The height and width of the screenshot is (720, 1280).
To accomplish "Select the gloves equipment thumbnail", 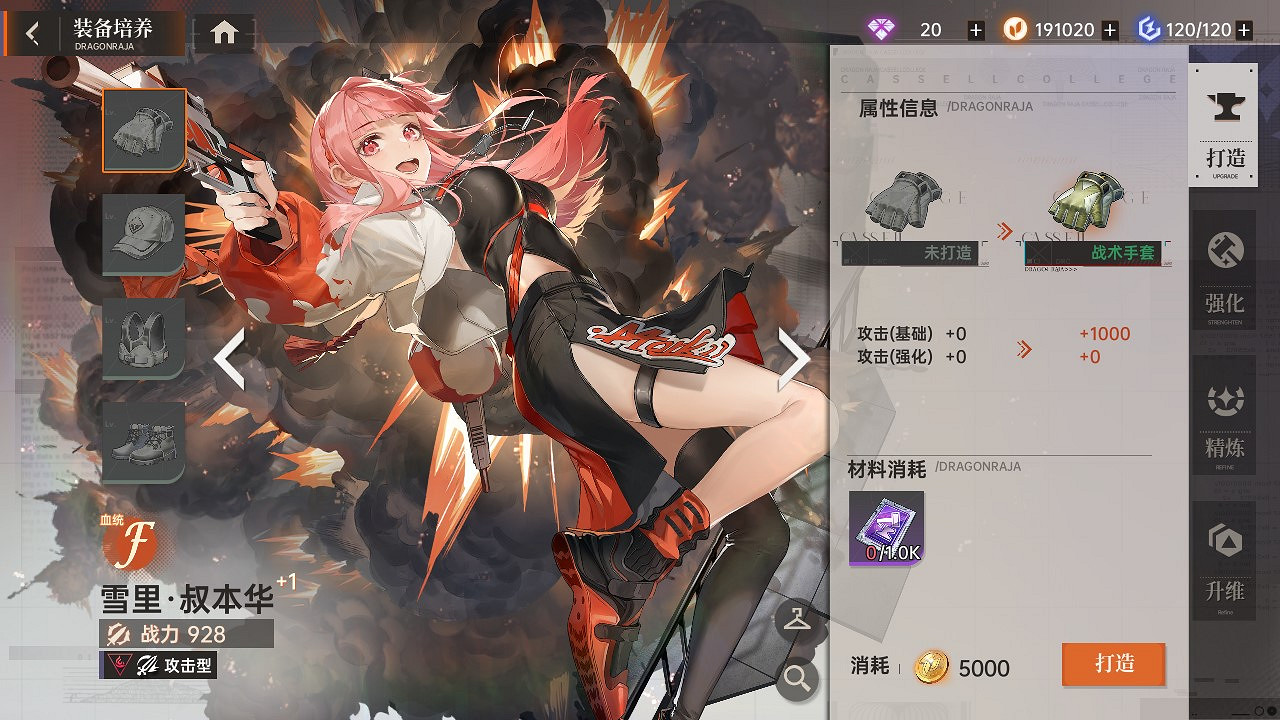I will 143,131.
